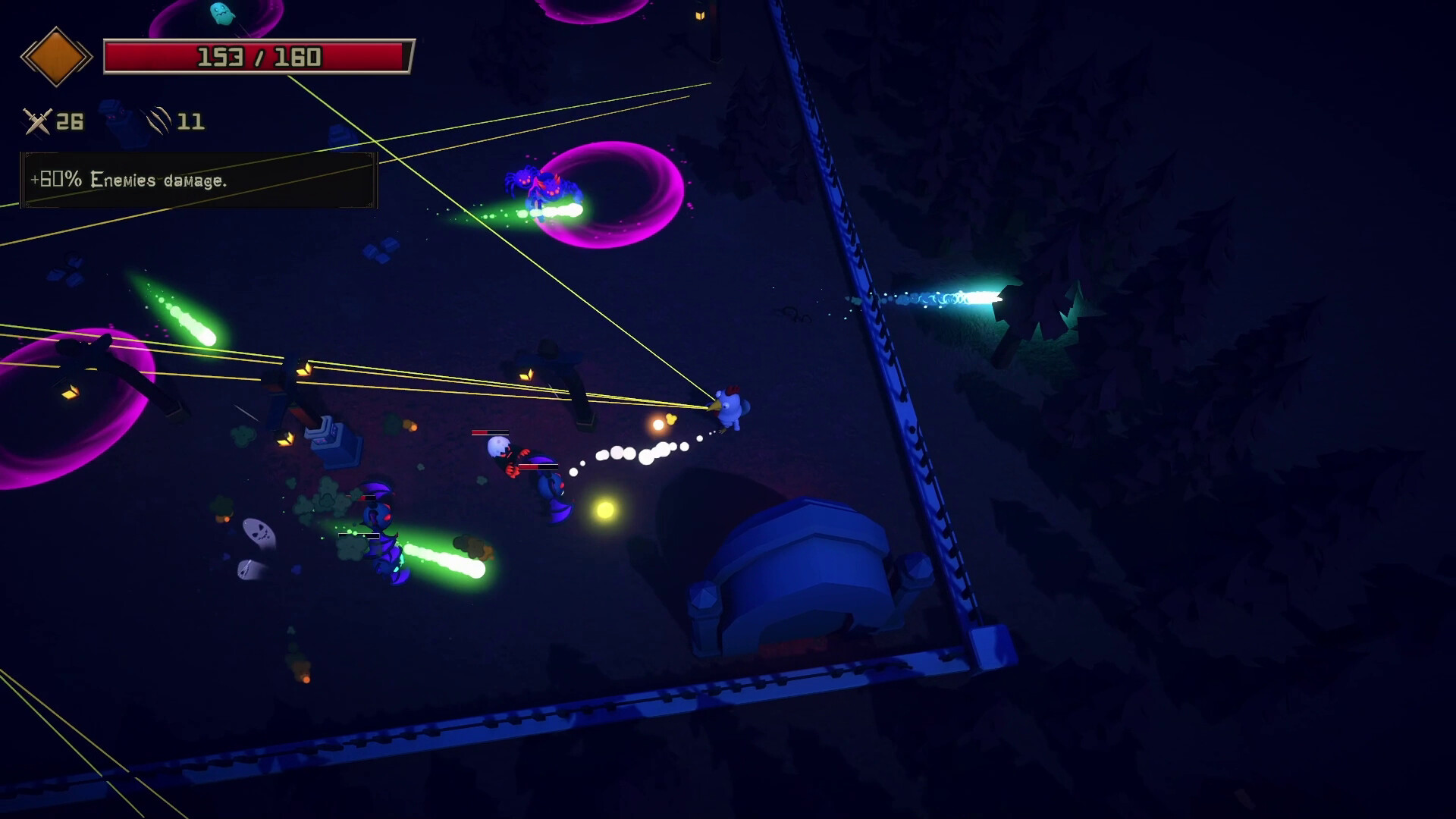Click the counter number 11
This screenshot has width=1456, height=819.
192,121
